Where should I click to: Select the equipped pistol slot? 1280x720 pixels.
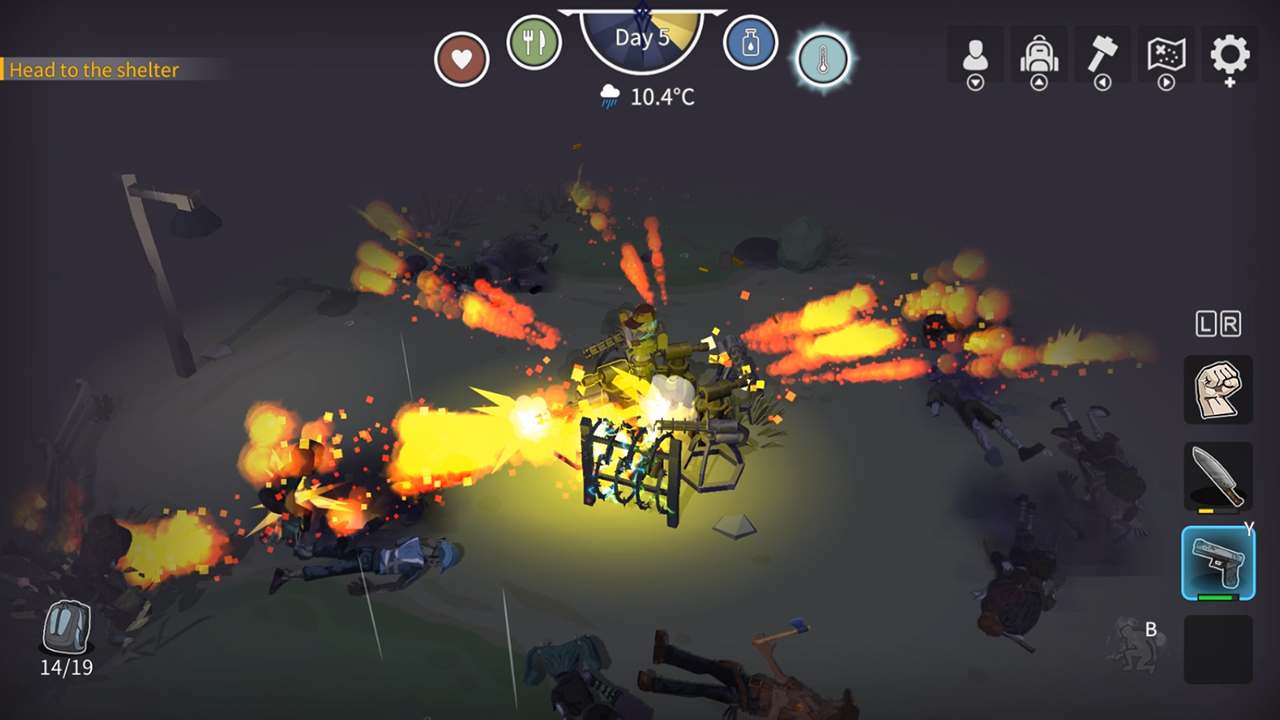1218,560
